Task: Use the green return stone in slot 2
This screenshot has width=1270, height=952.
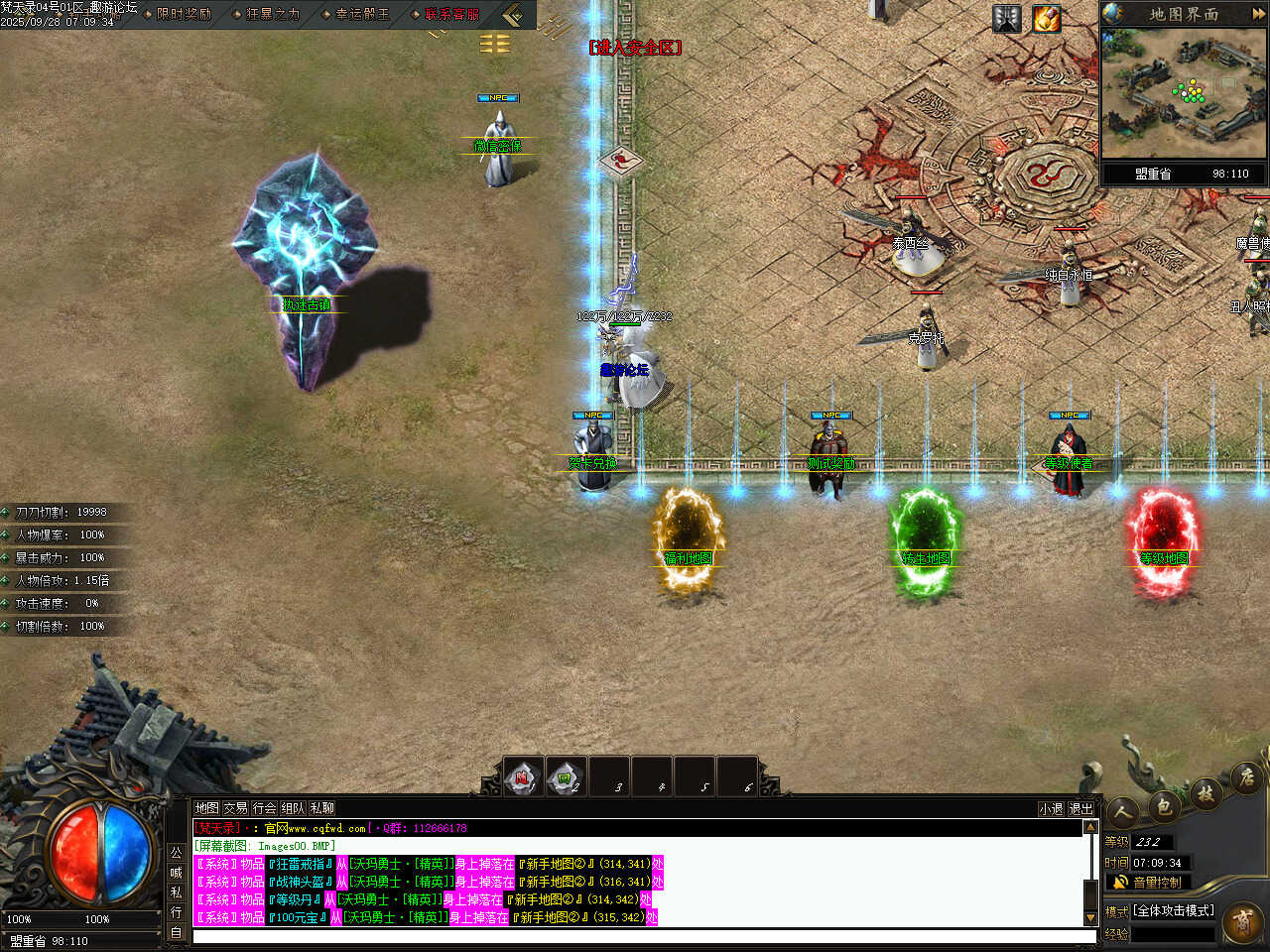Action: click(566, 777)
